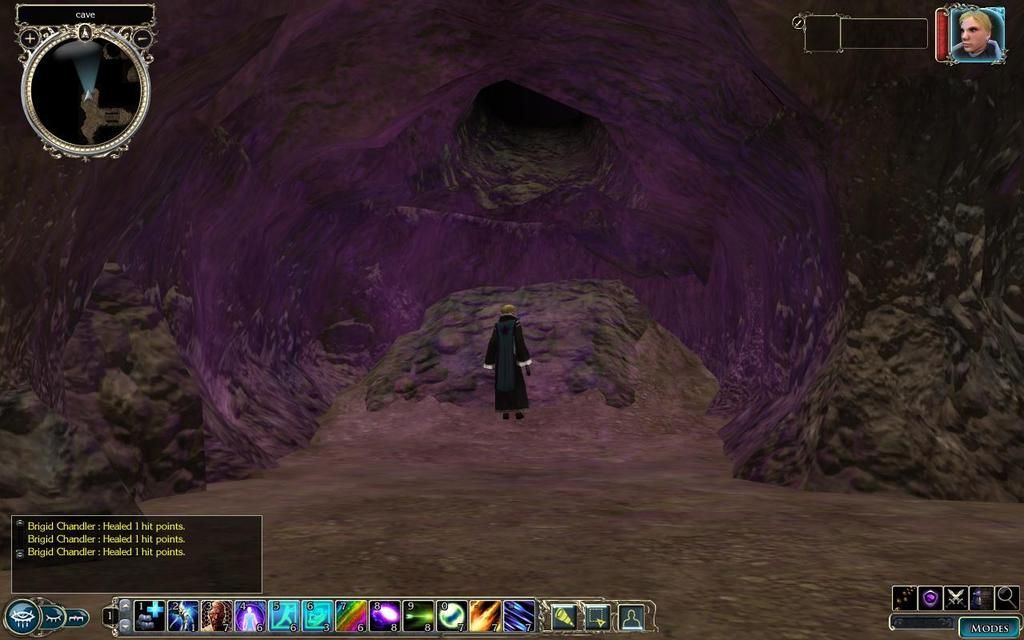Click the magnifying glass icon
This screenshot has width=1024, height=640.
1007,598
